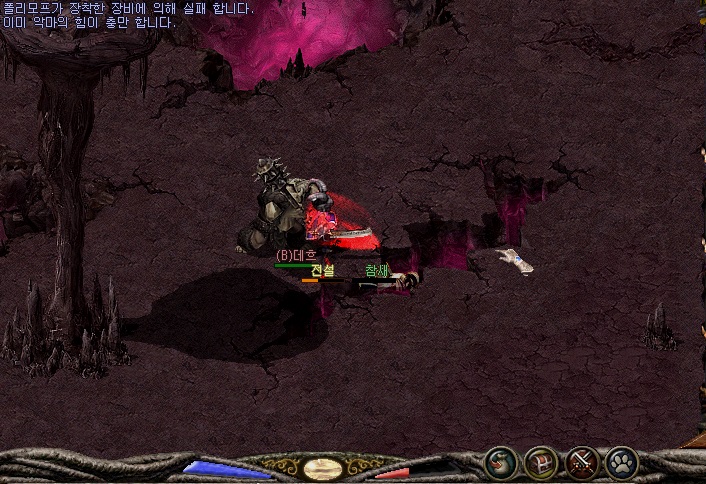The image size is (706, 484).
Task: Open the treasure chest inventory icon
Action: (x=540, y=462)
